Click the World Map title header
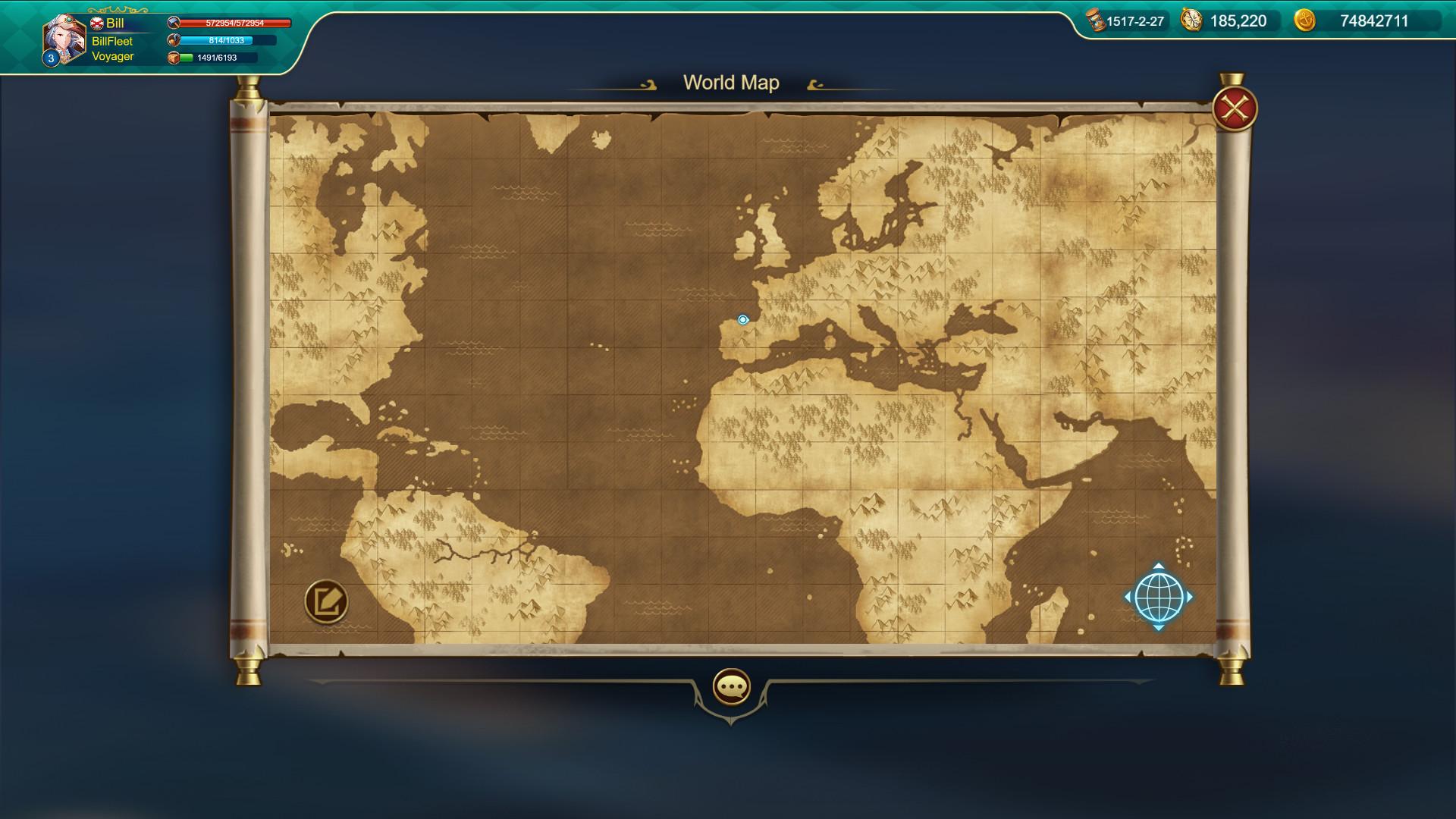This screenshot has width=1456, height=819. [731, 83]
